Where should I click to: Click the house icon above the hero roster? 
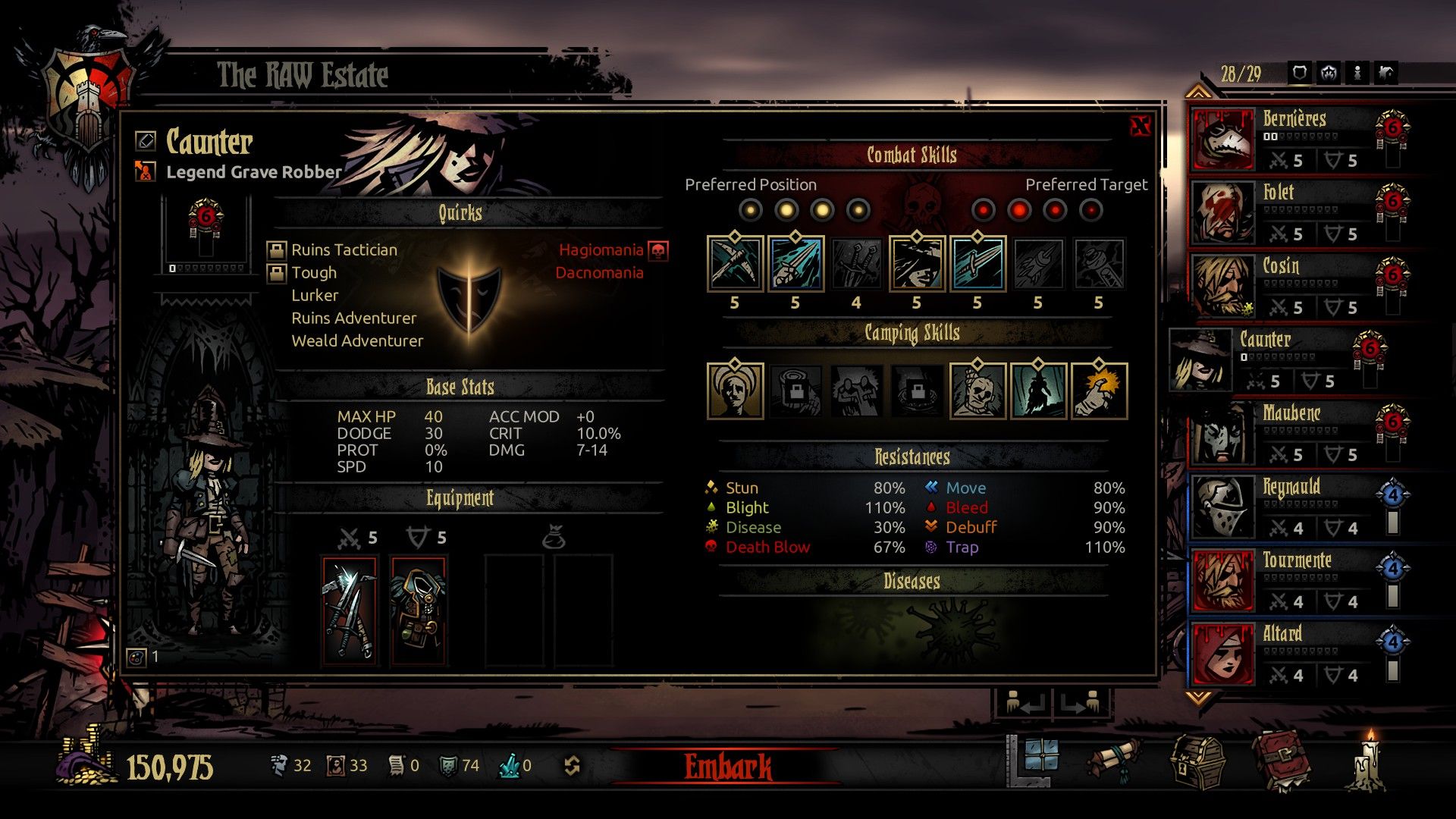1387,74
